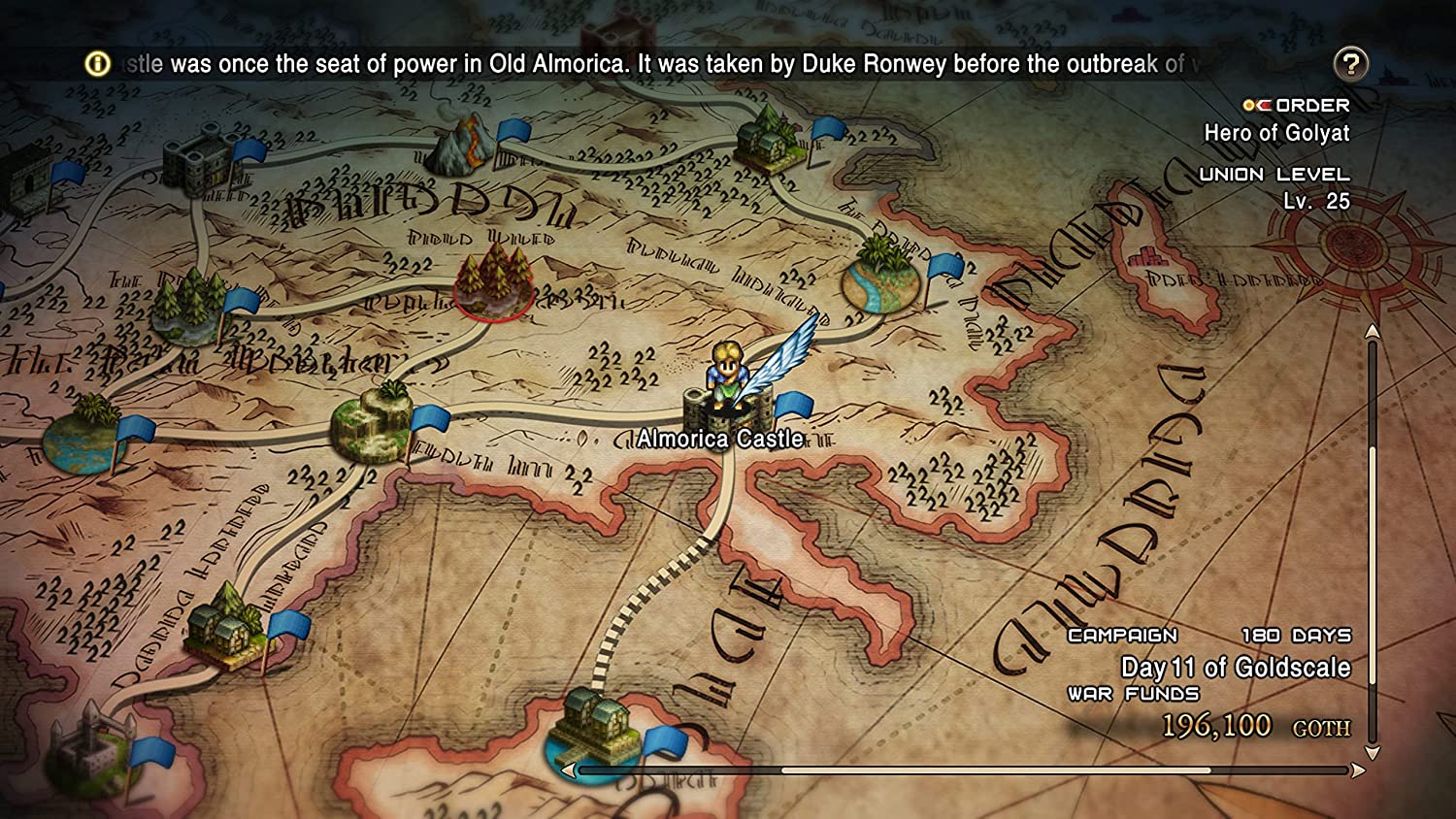Click the oasis location near the coastline
This screenshot has width=1456, height=819.
(883, 281)
